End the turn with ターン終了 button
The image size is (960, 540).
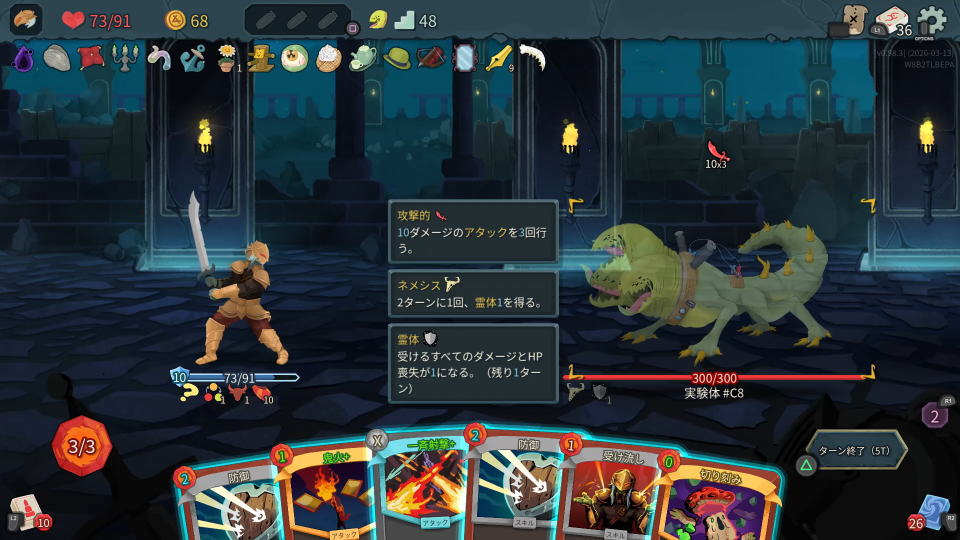pos(857,449)
